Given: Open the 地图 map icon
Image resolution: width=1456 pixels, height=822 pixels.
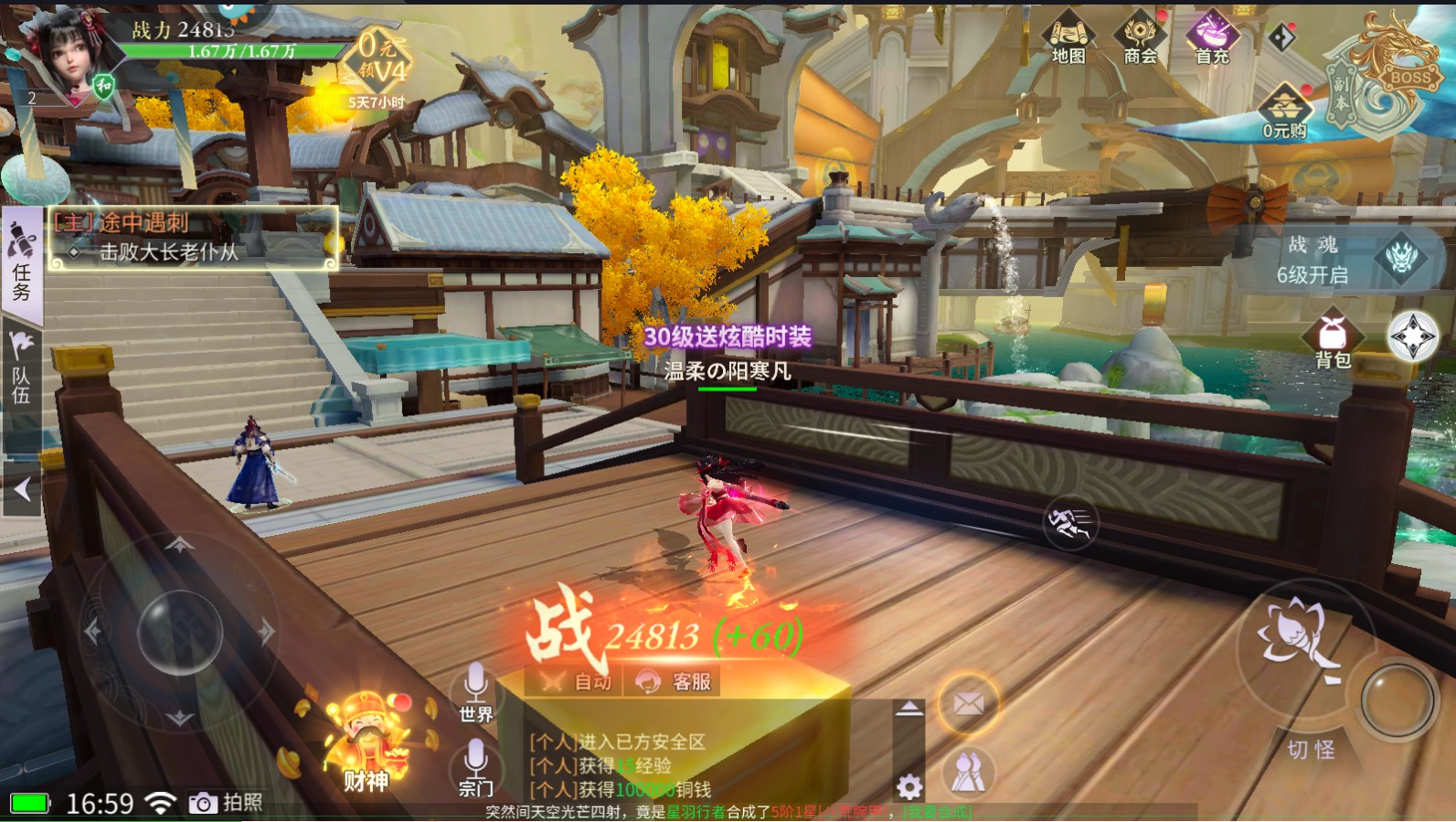Looking at the screenshot, I should coord(1068,39).
